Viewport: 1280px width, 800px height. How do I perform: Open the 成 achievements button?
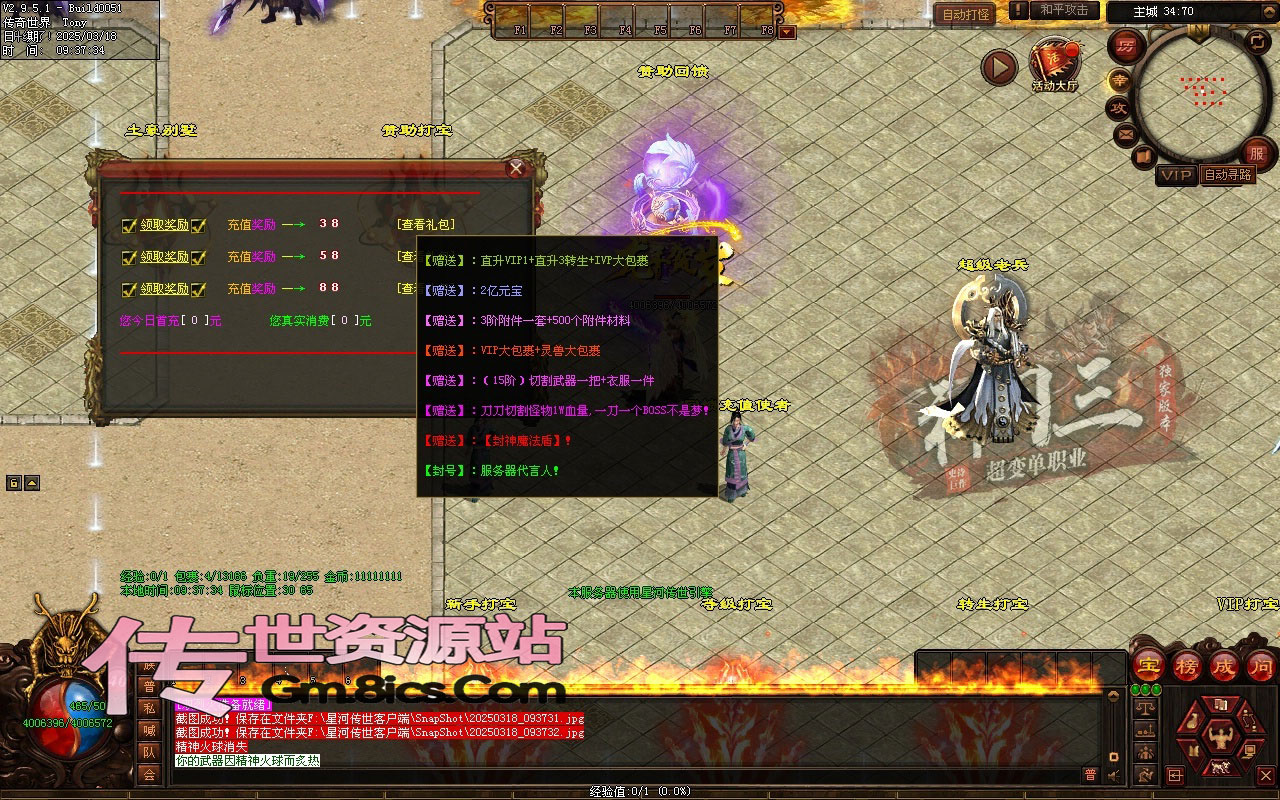pyautogui.click(x=1223, y=665)
